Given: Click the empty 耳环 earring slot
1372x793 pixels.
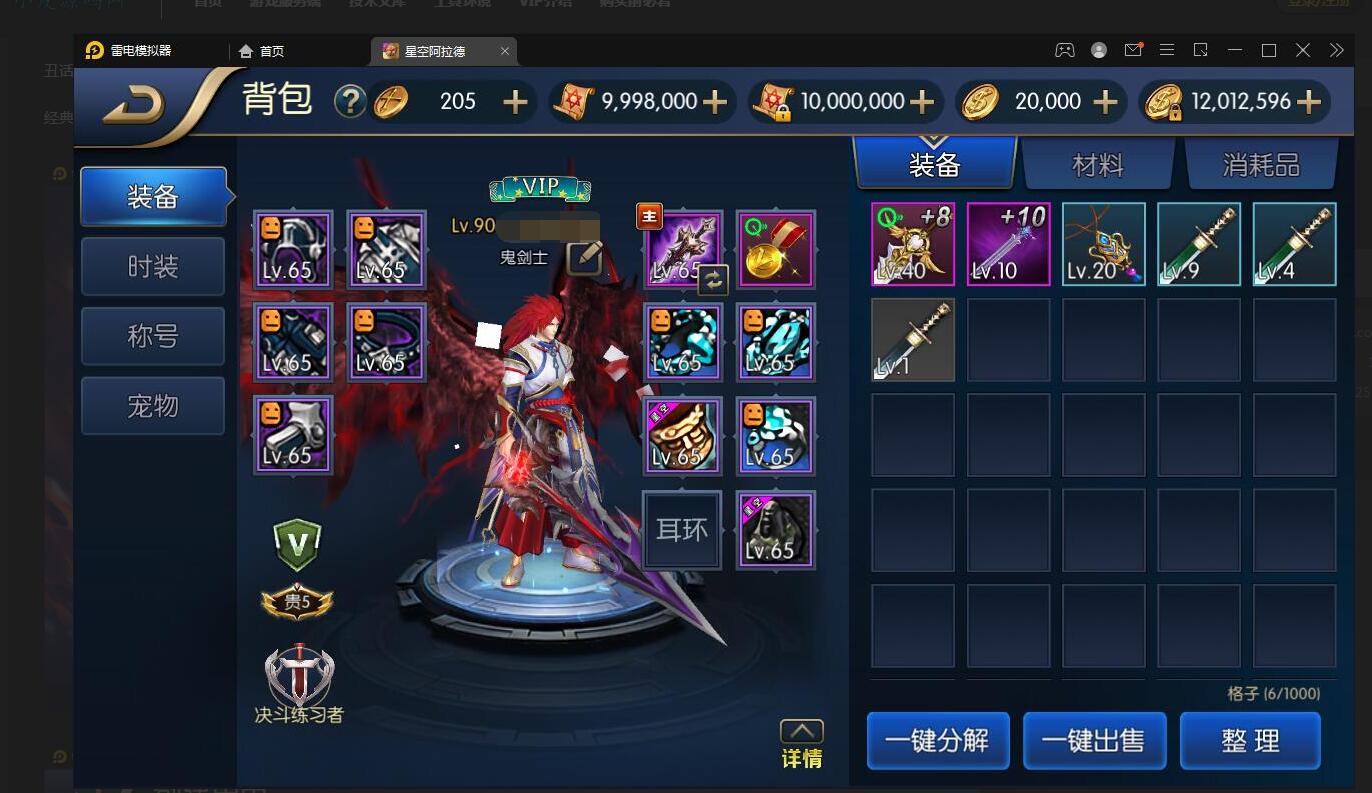Looking at the screenshot, I should [681, 530].
